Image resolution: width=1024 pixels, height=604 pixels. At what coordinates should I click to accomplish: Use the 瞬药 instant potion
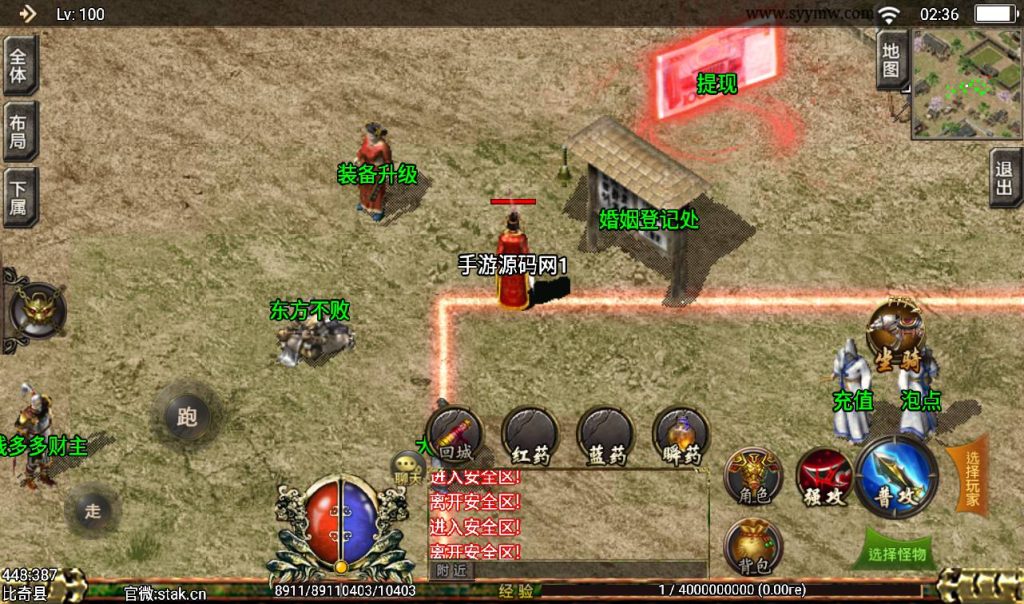point(681,436)
